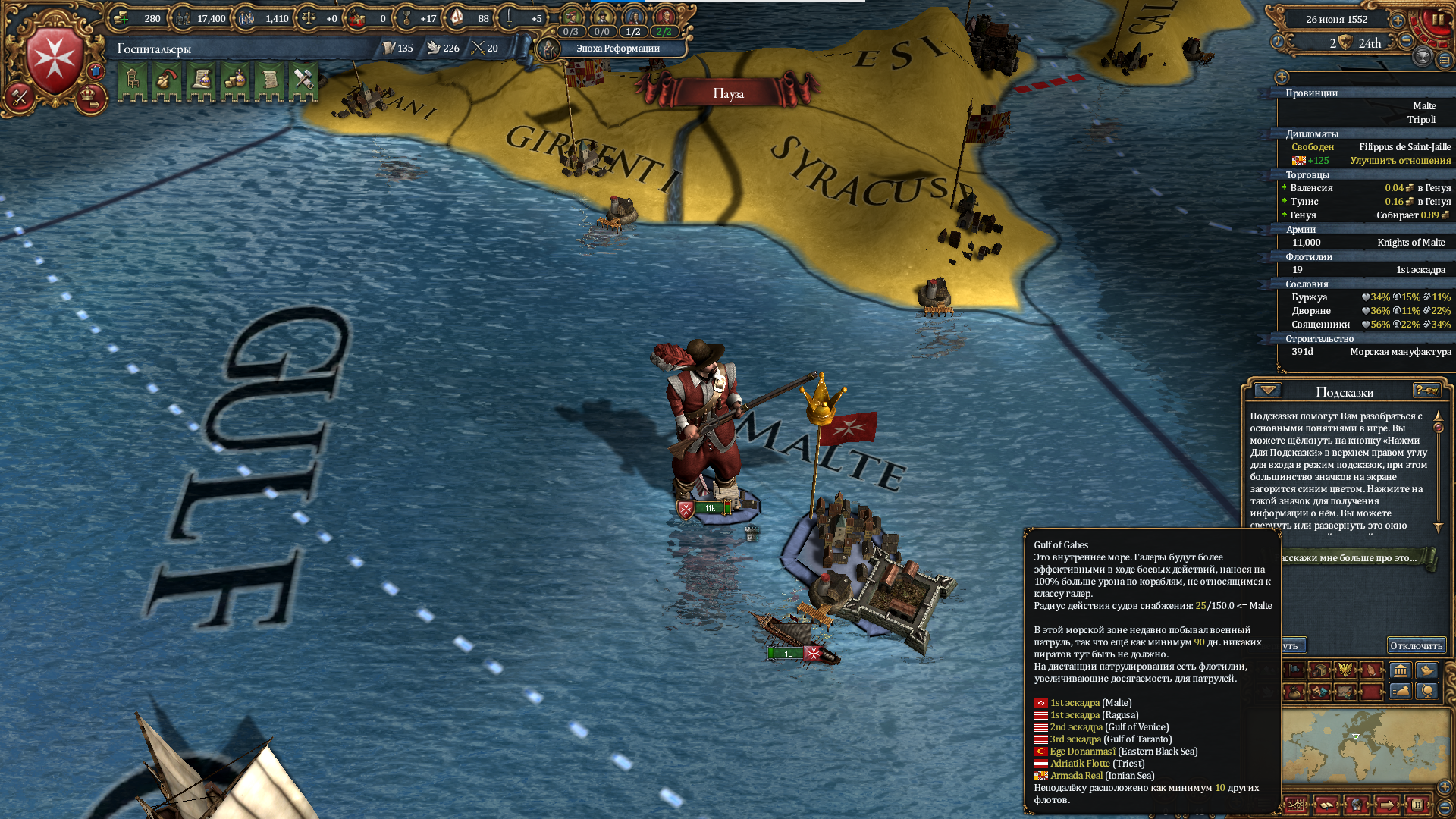The height and width of the screenshot is (819, 1456).
Task: Decrease game speed with the minus button
Action: (1406, 42)
